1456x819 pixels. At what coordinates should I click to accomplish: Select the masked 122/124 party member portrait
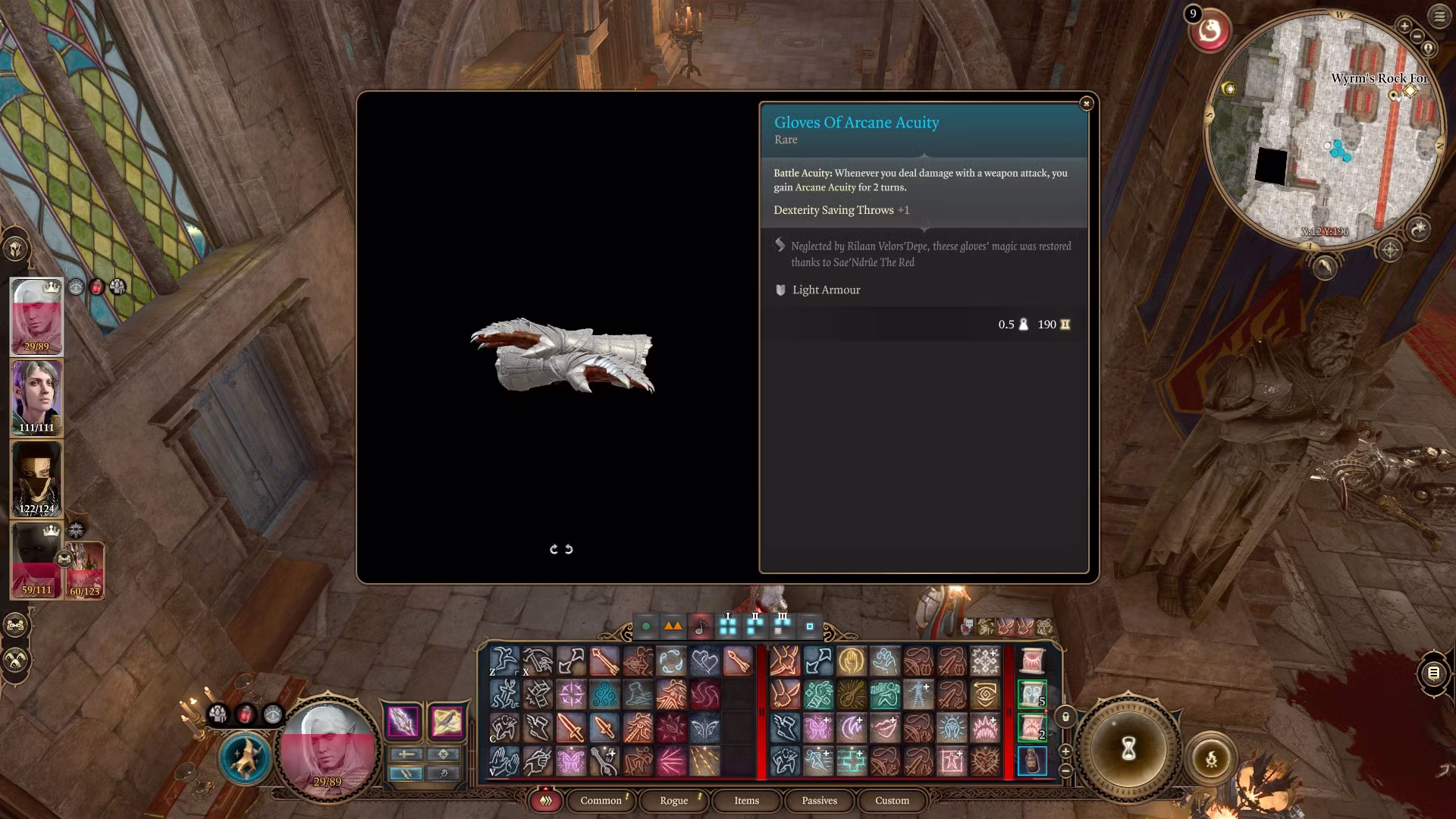(x=36, y=479)
